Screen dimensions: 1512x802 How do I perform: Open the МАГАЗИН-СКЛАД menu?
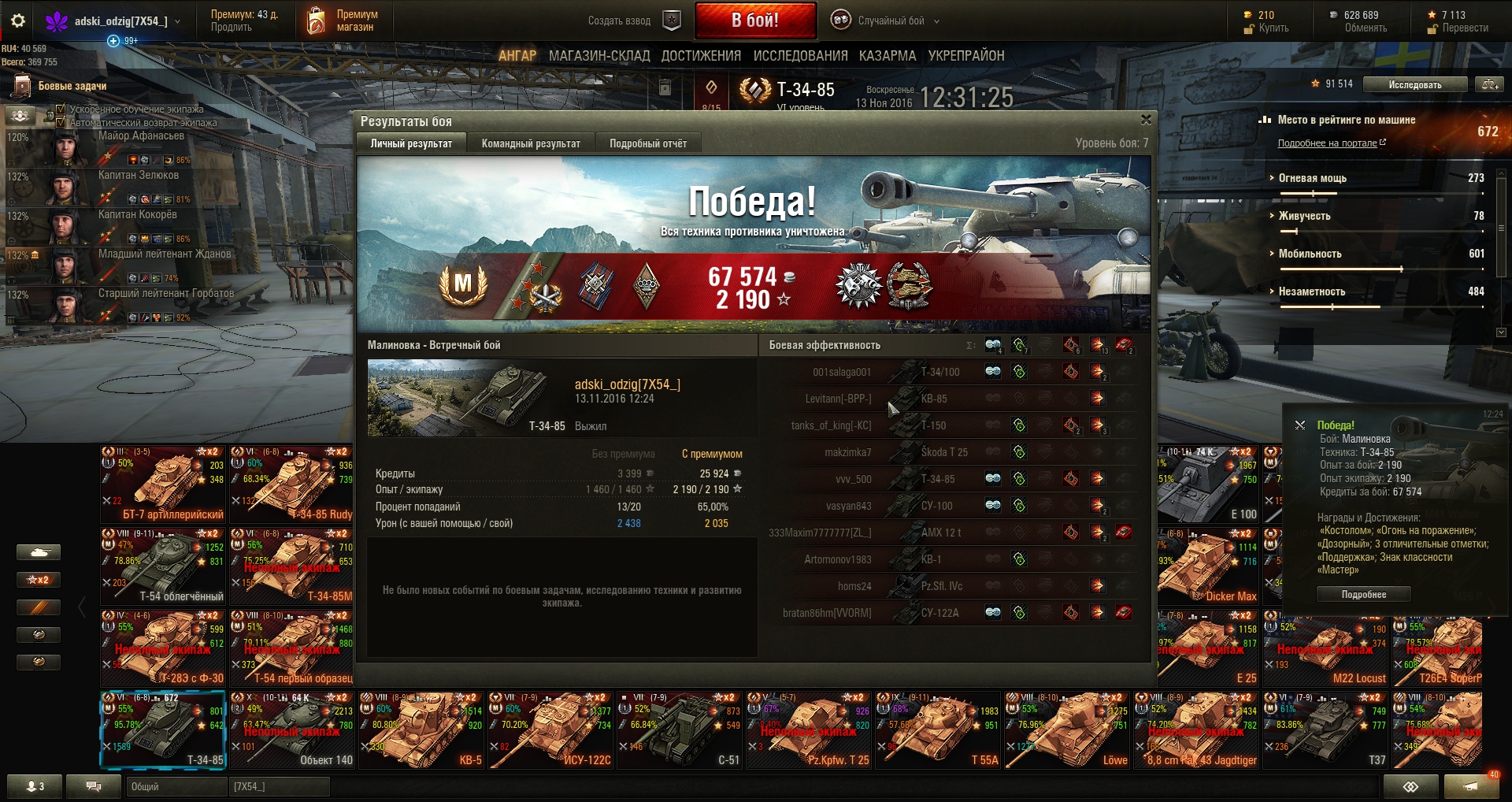[x=599, y=56]
